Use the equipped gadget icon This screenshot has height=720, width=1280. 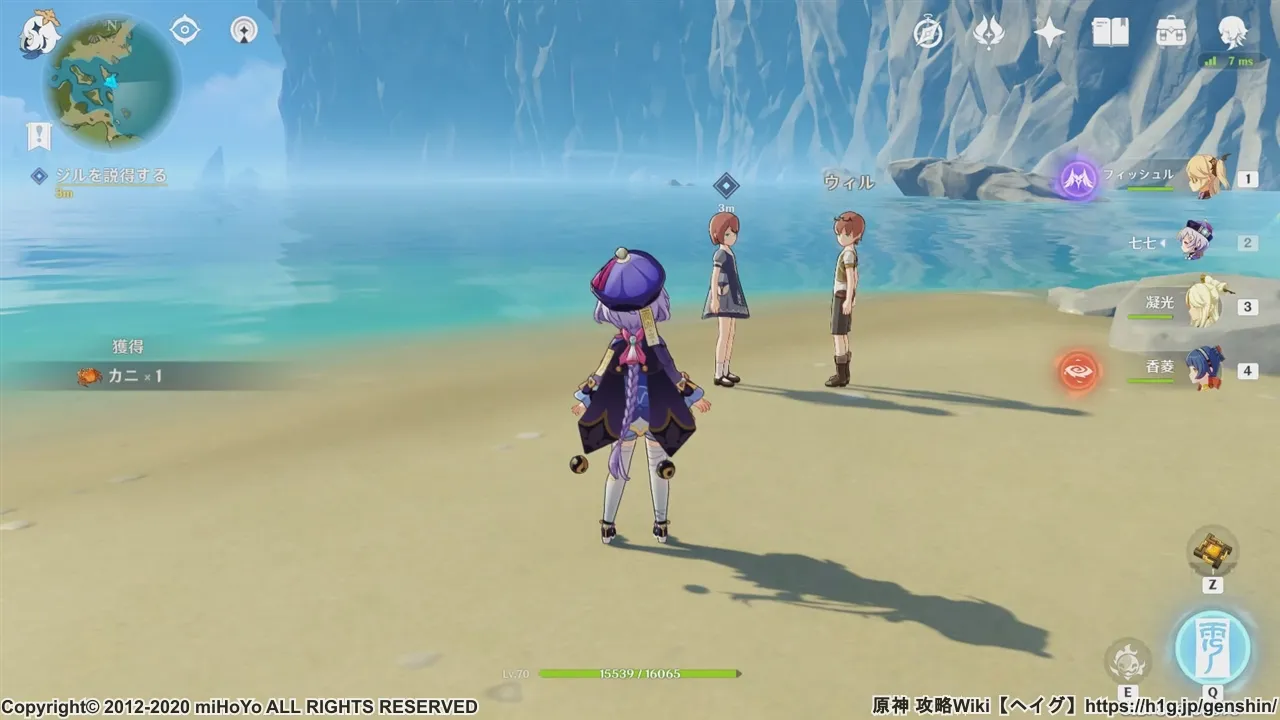[x=1212, y=551]
